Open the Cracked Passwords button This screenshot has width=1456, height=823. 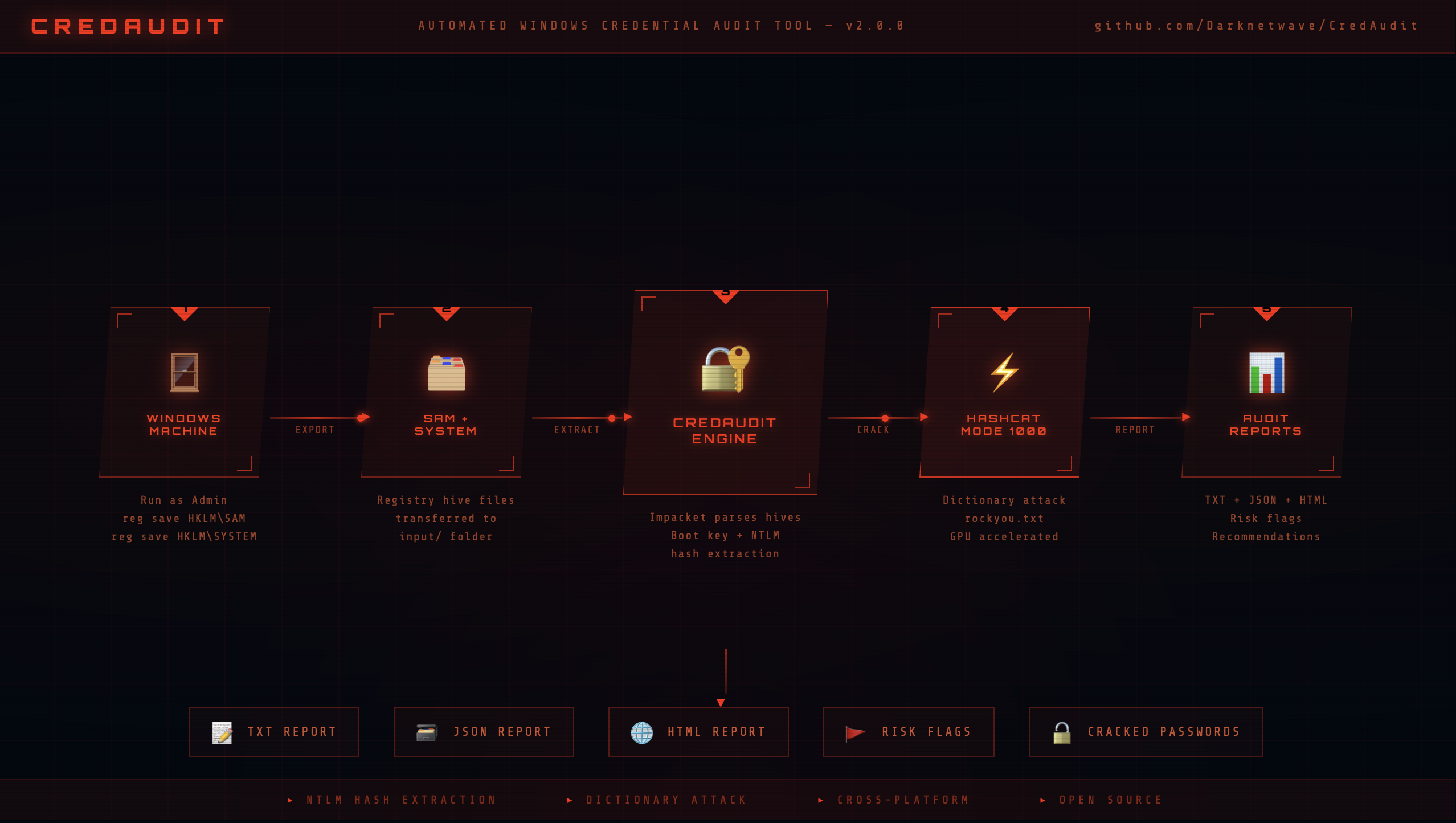1146,732
